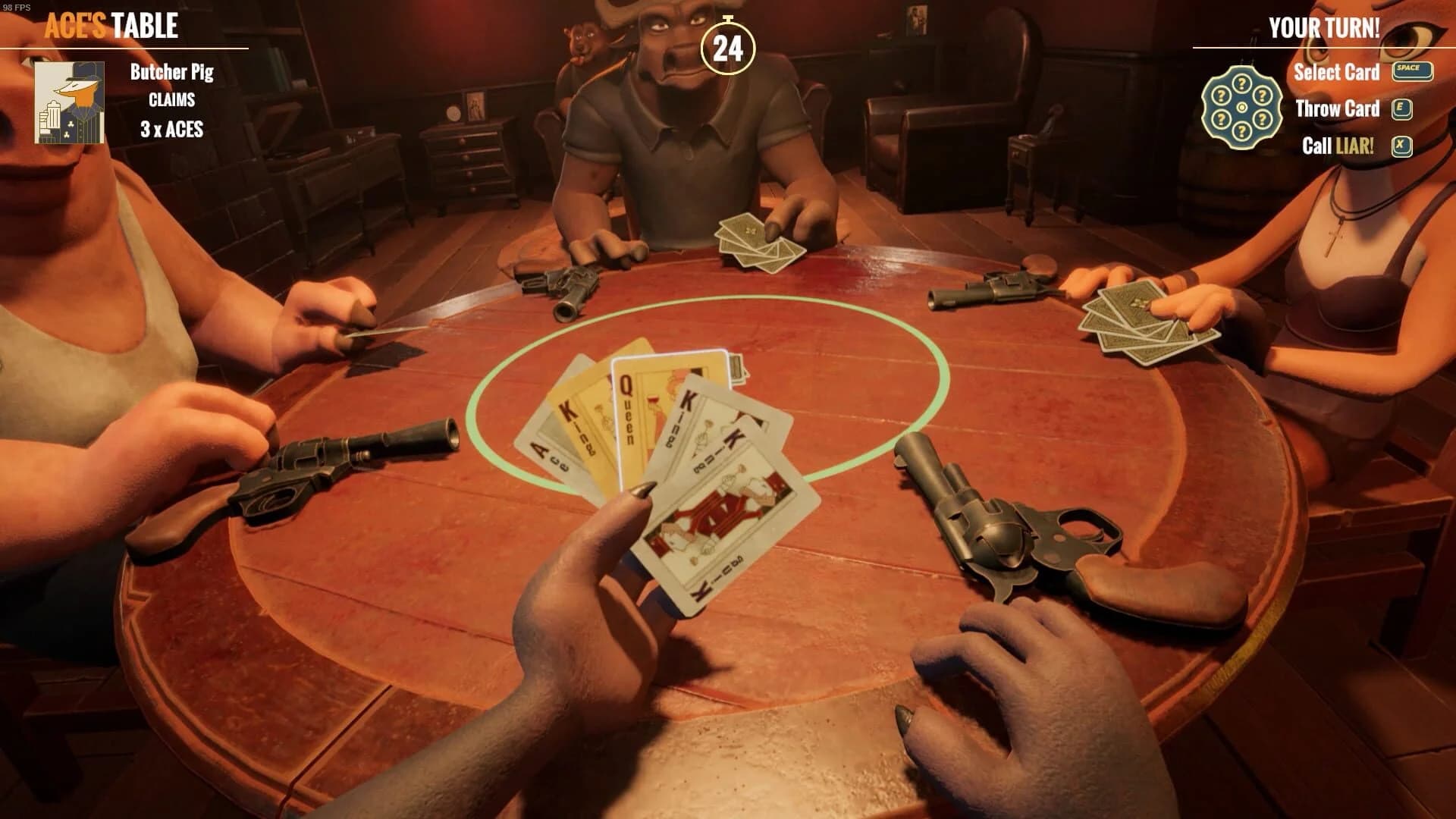Click the Throw Card action label
1456x819 pixels.
[1338, 108]
